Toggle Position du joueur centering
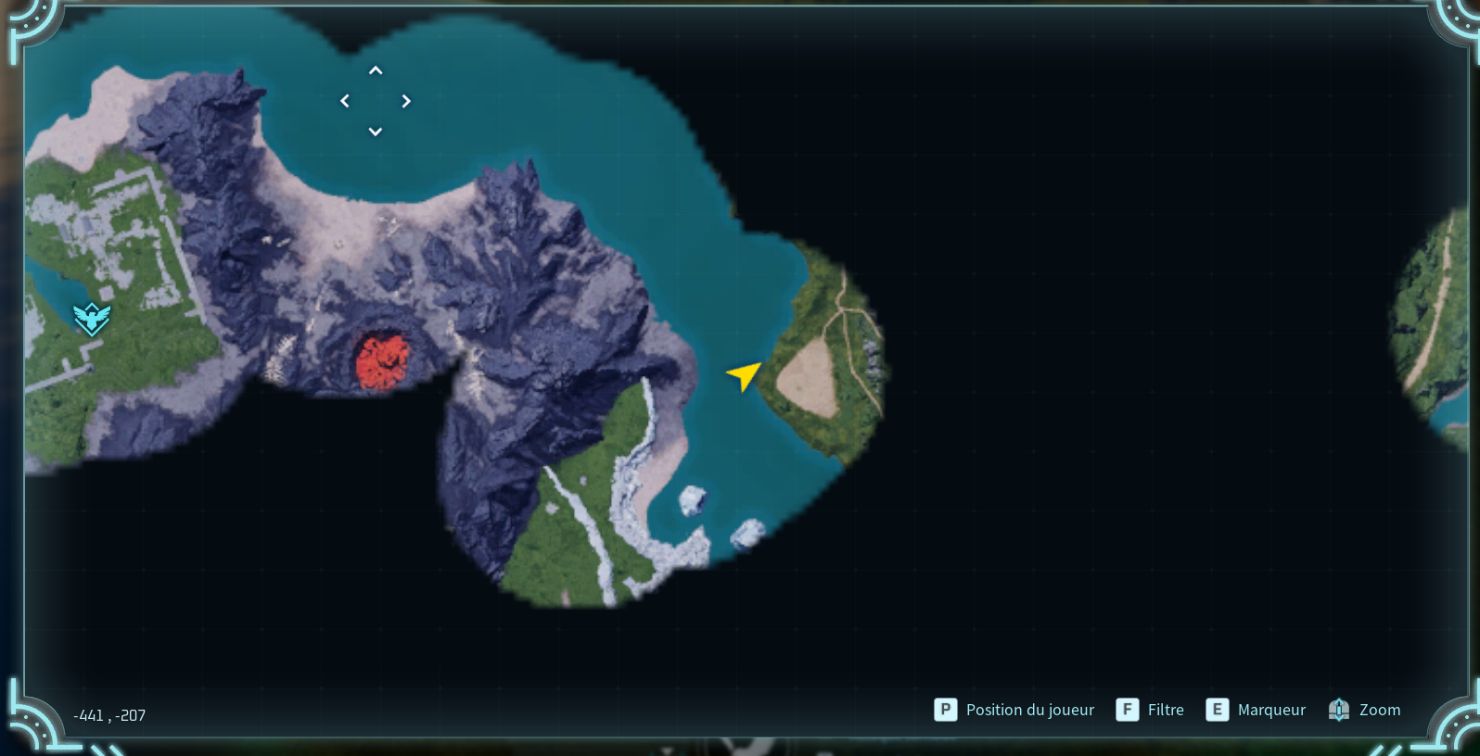The image size is (1480, 756). (1029, 710)
